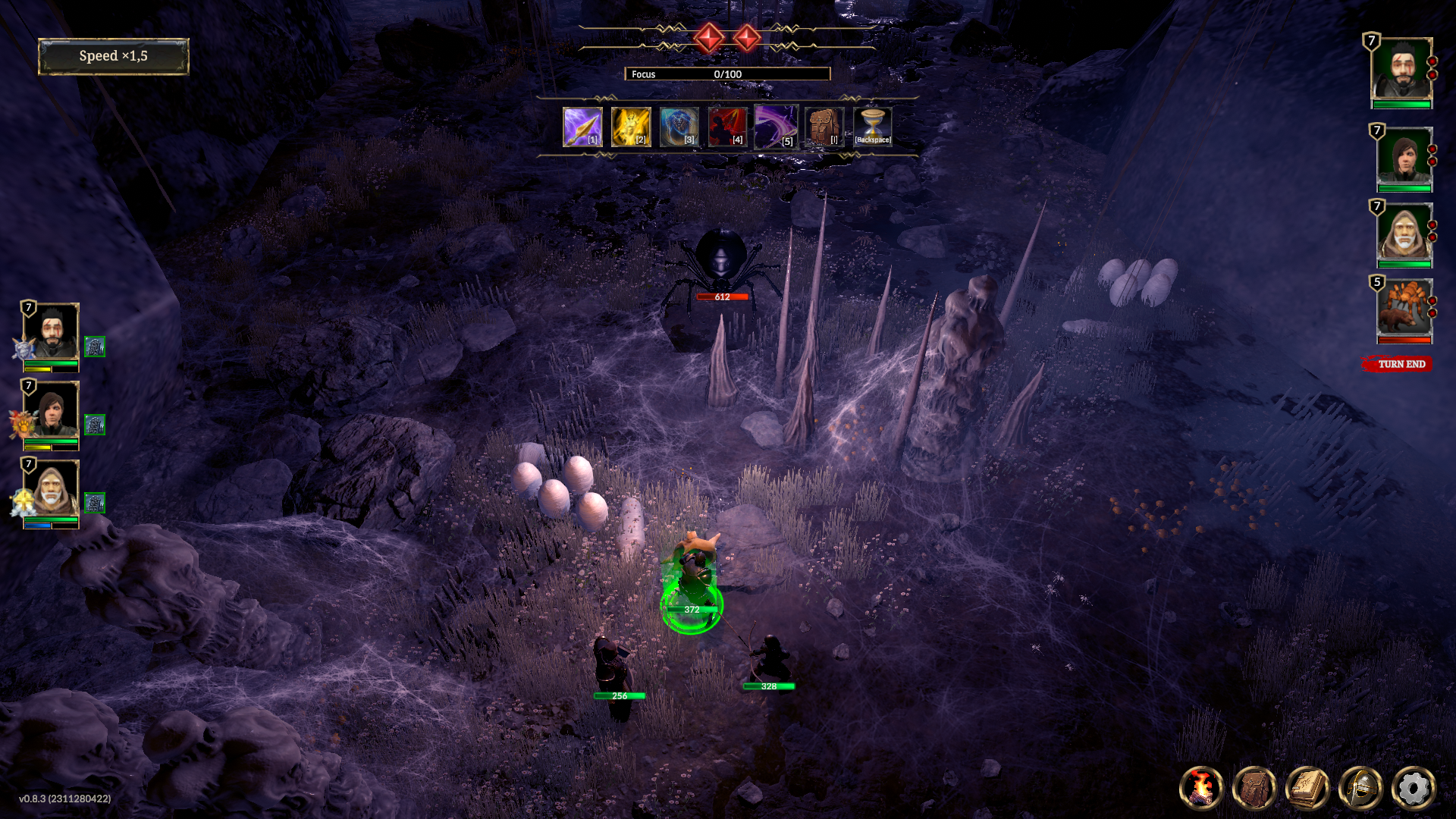
Task: Select the blue lion shield ability
Action: 679,127
